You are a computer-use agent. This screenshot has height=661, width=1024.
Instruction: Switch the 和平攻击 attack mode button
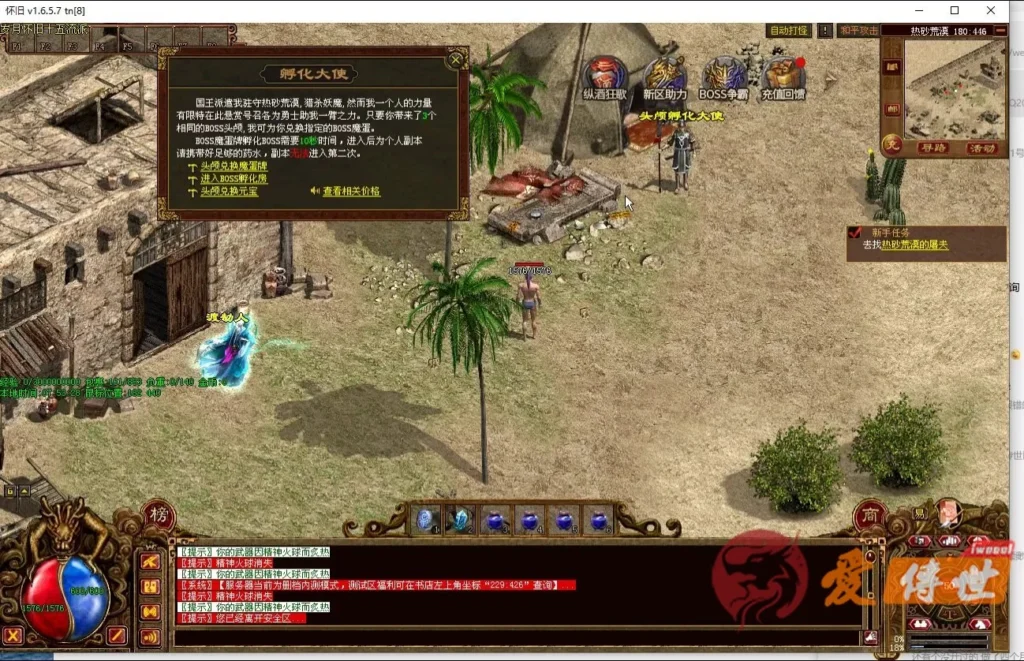point(859,31)
